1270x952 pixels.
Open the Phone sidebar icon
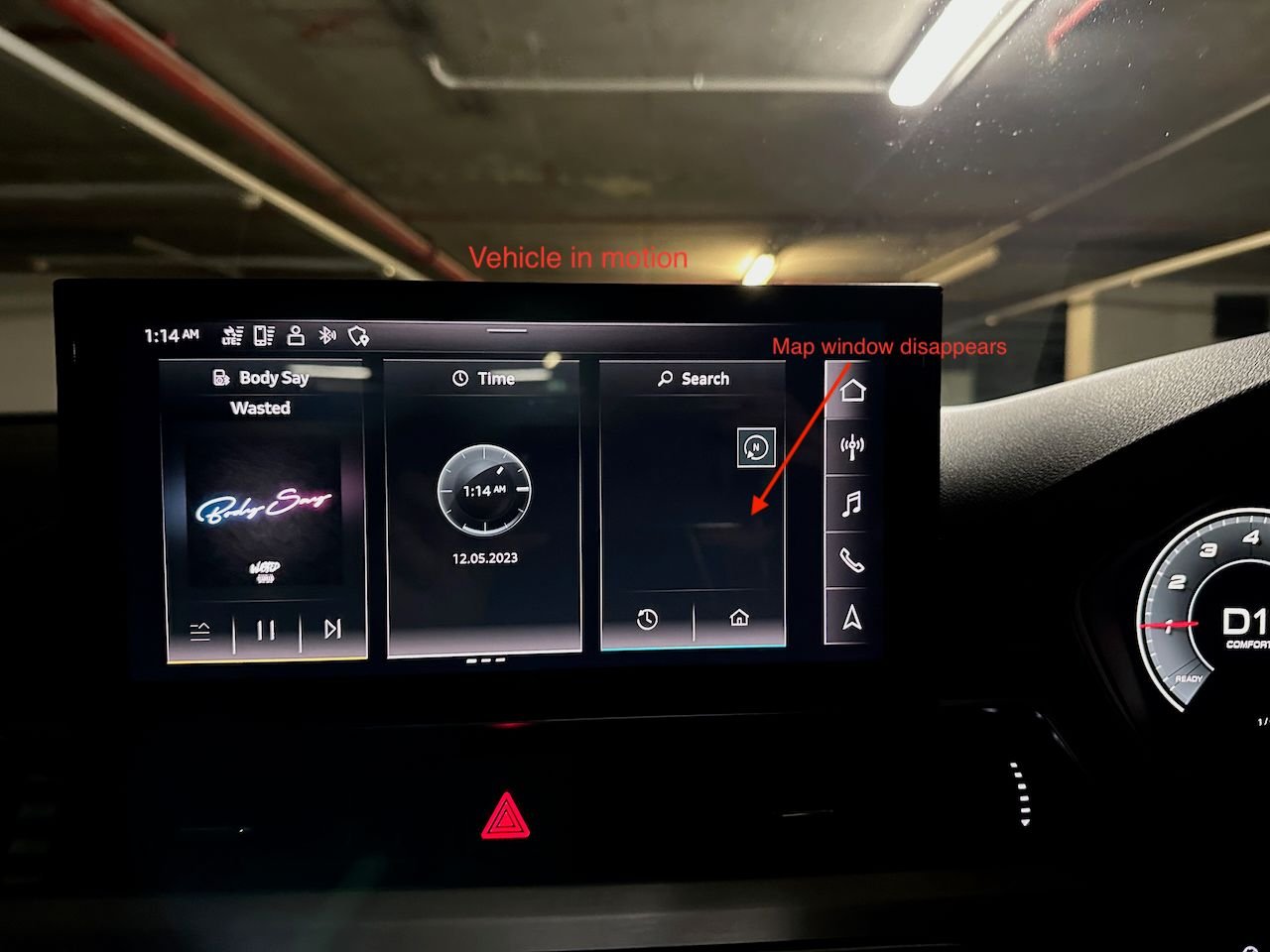click(x=851, y=561)
